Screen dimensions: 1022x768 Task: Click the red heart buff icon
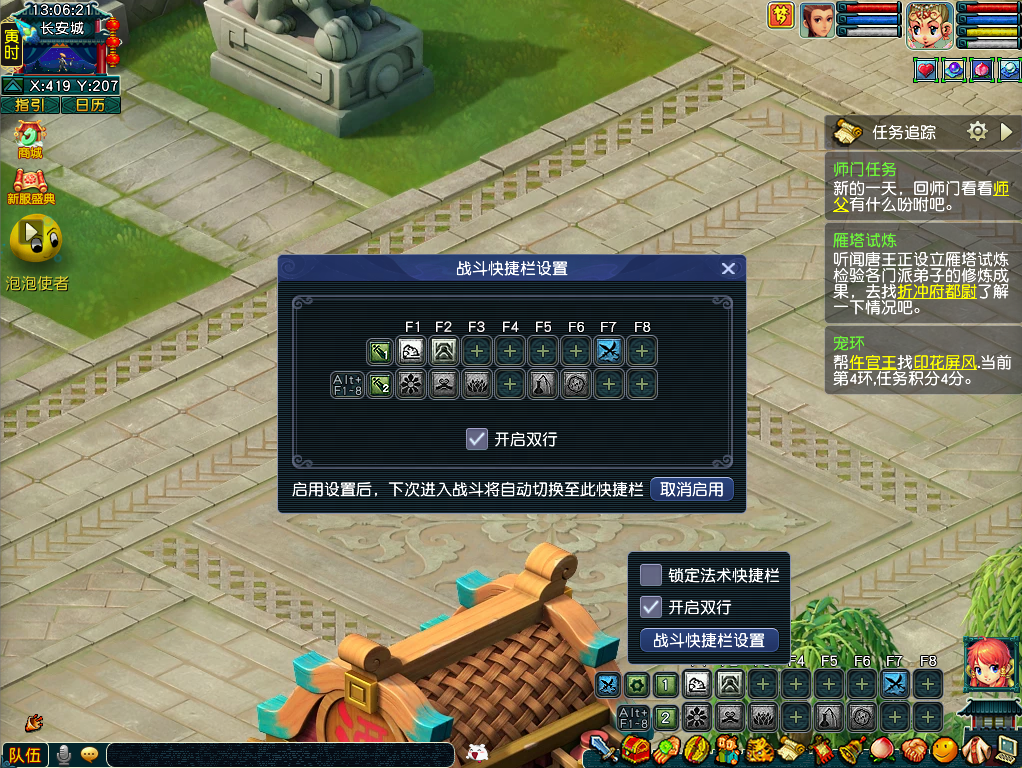[x=926, y=70]
